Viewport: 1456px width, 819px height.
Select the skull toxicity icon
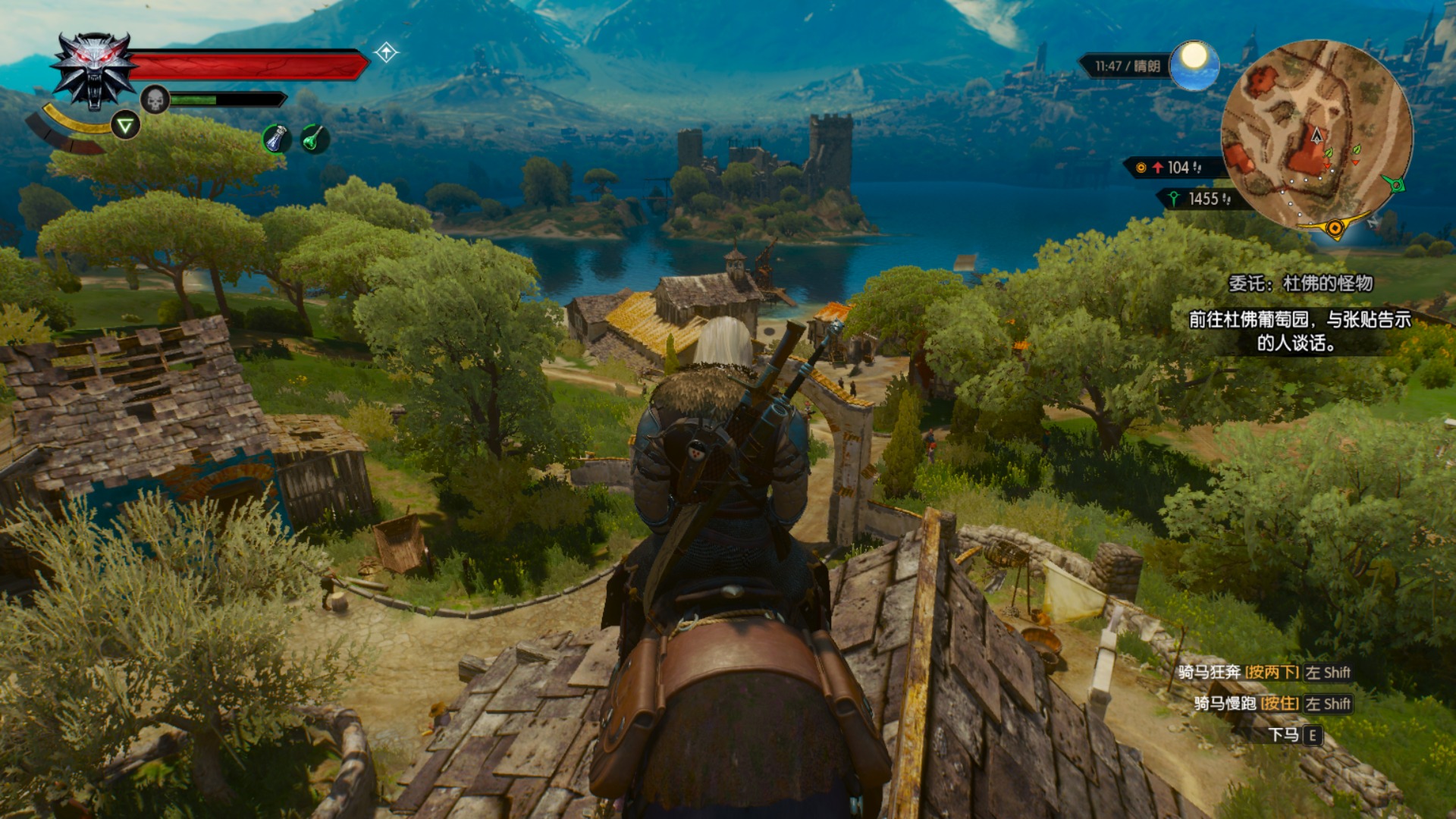tap(155, 99)
